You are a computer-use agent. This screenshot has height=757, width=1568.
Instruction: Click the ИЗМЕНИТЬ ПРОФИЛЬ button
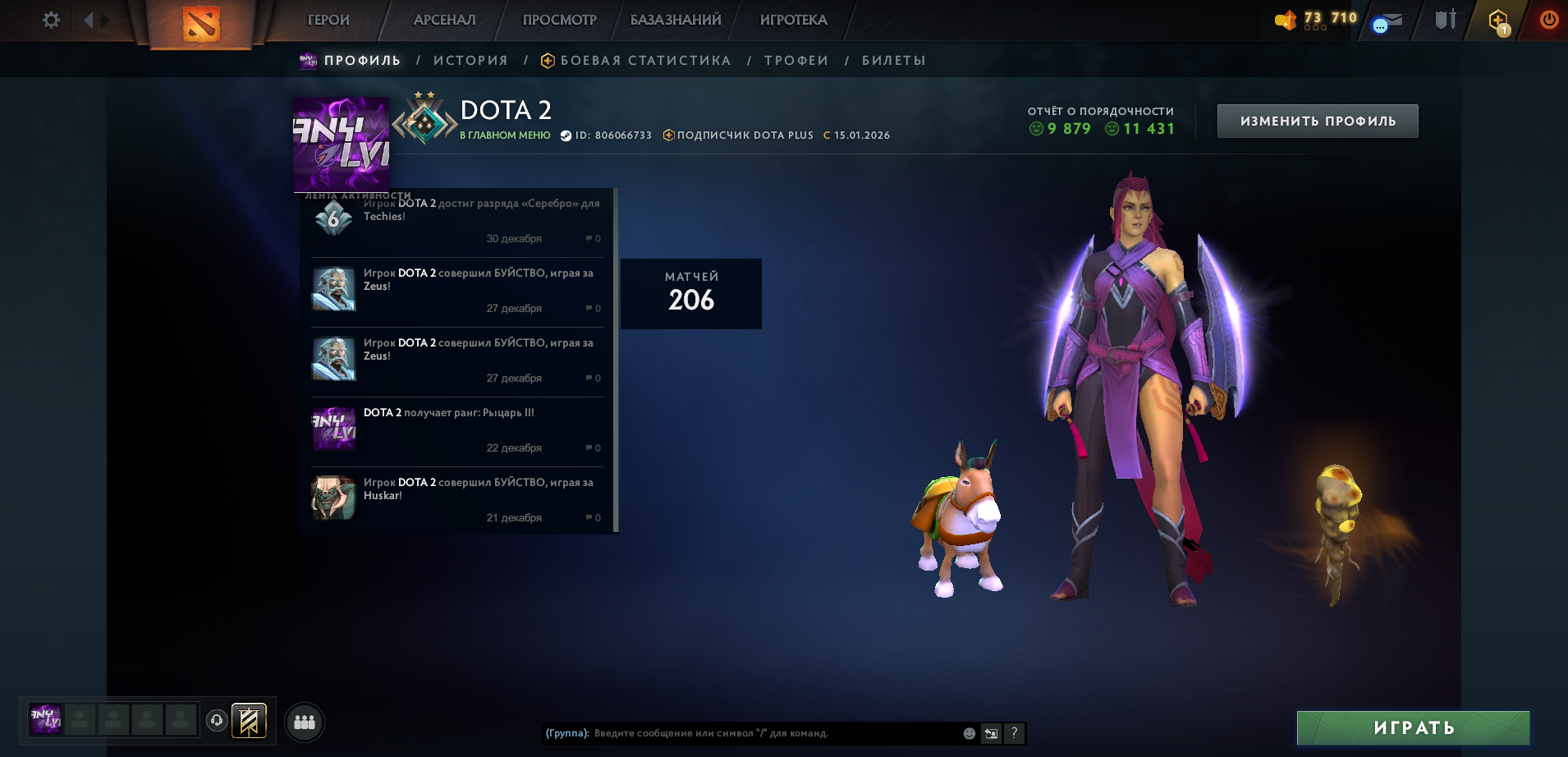pos(1318,121)
